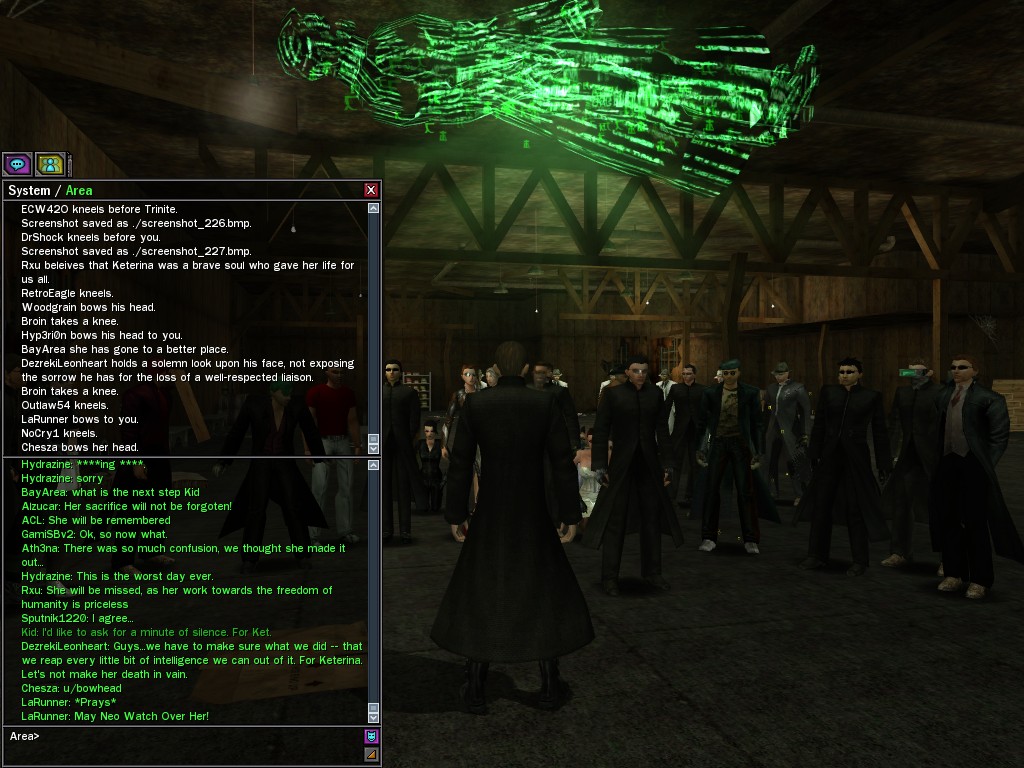Select the System tab label
1024x768 pixels.
(28, 190)
